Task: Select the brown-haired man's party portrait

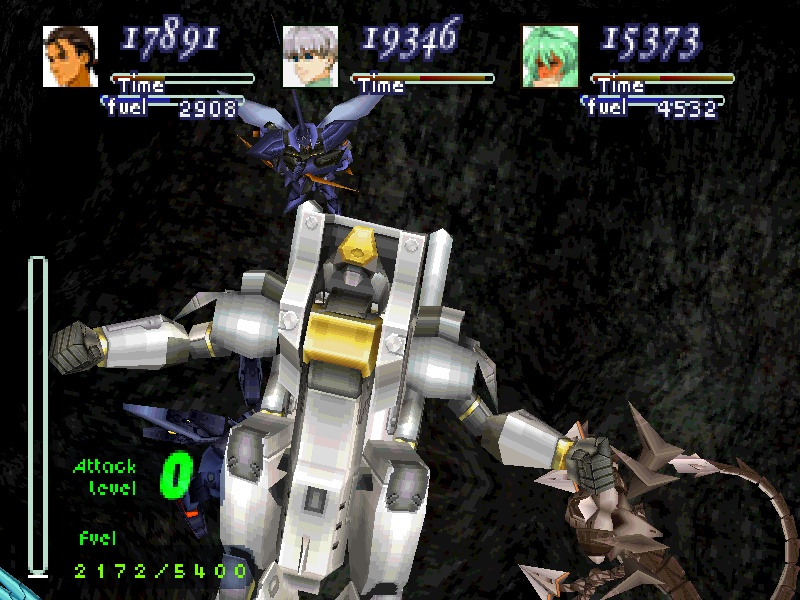Action: tap(70, 57)
